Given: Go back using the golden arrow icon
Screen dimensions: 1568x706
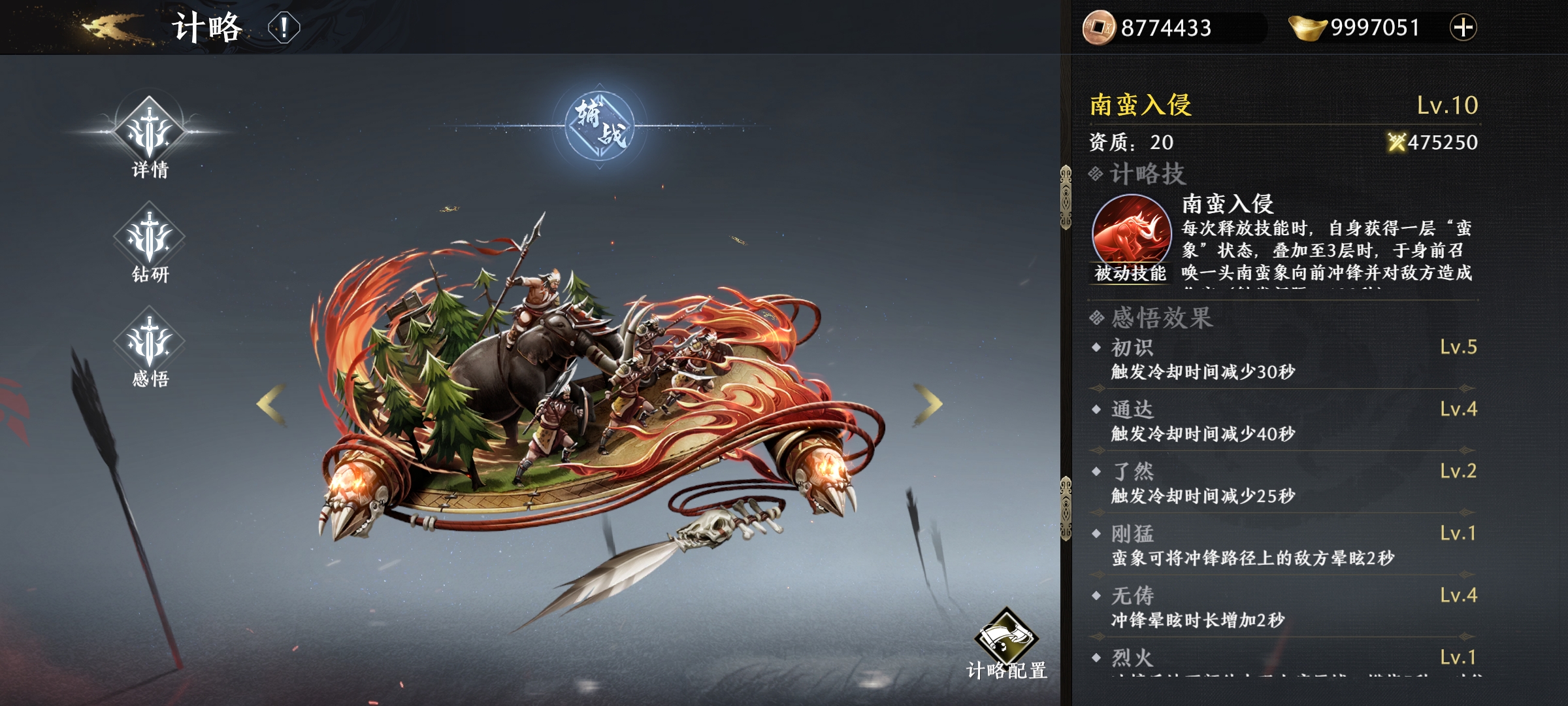Looking at the screenshot, I should pos(111,27).
